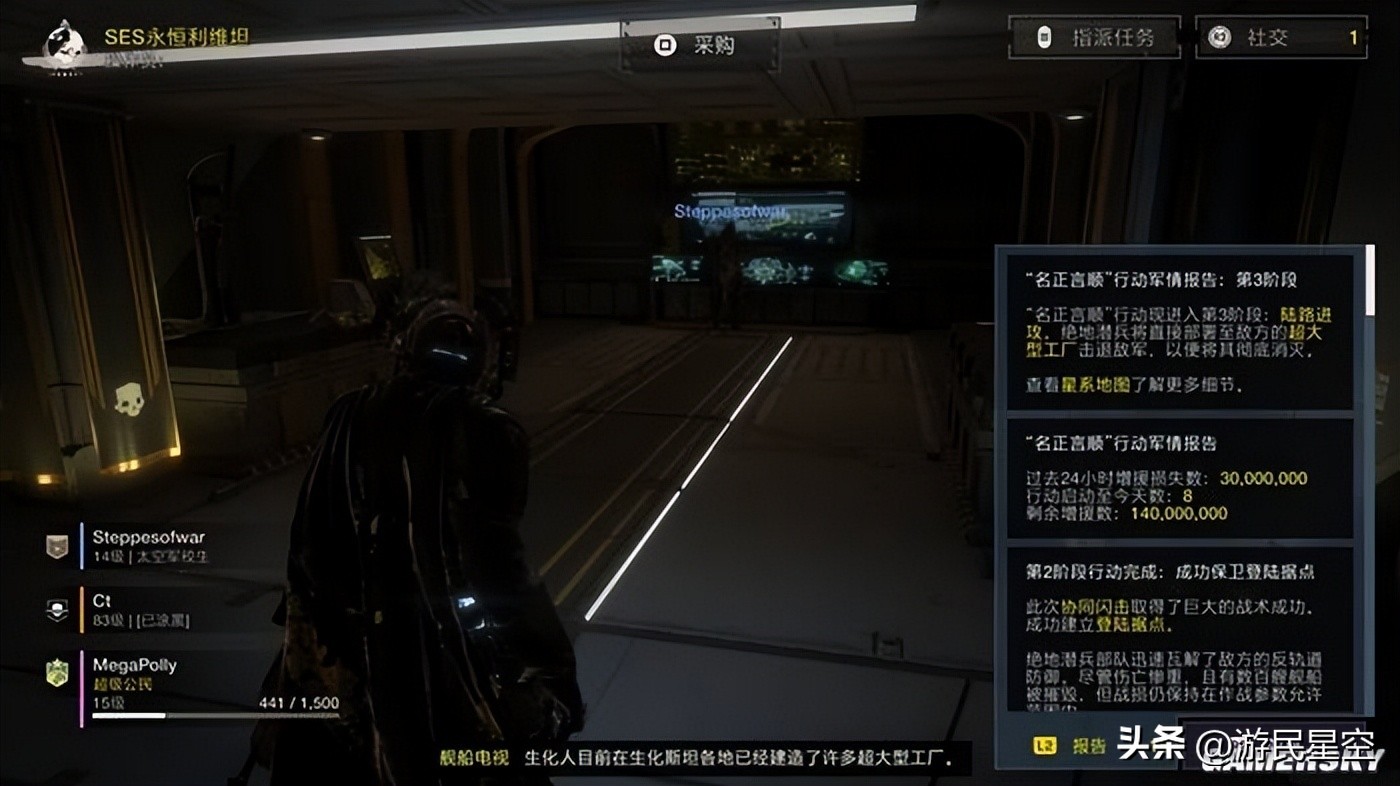
Task: Open the 第2阶段行动完成 news entry
Action: (x=1178, y=630)
